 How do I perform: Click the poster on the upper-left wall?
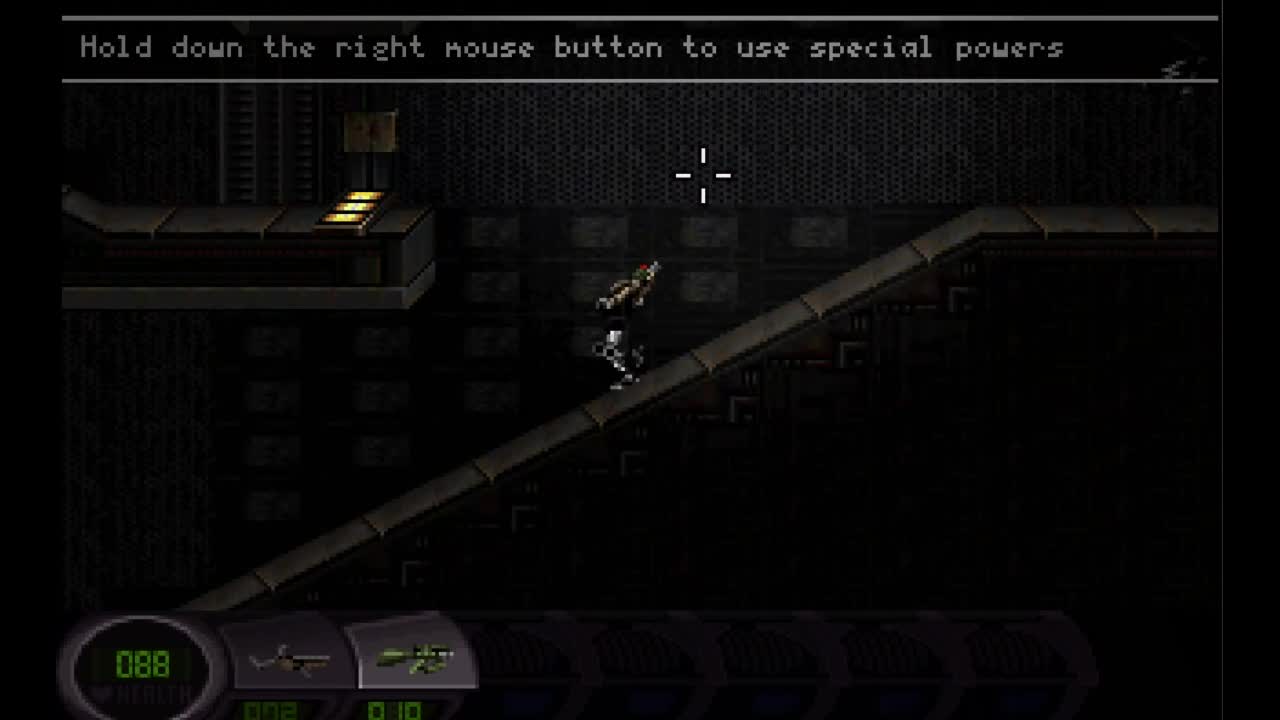pyautogui.click(x=371, y=130)
